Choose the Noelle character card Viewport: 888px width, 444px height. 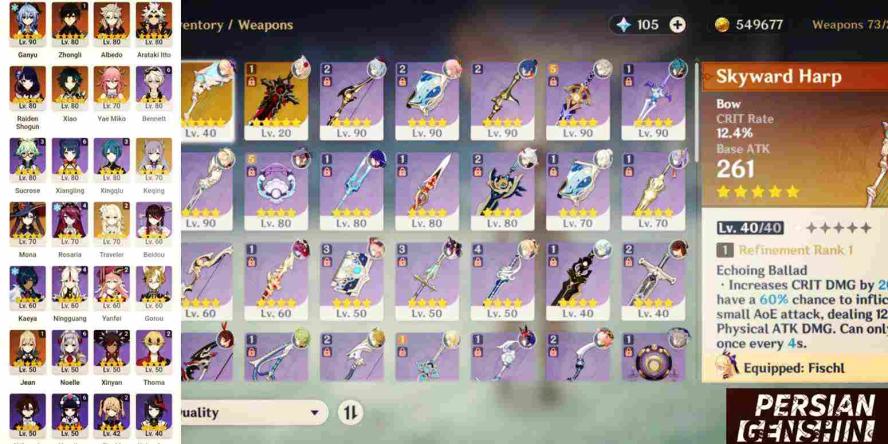[x=70, y=354]
